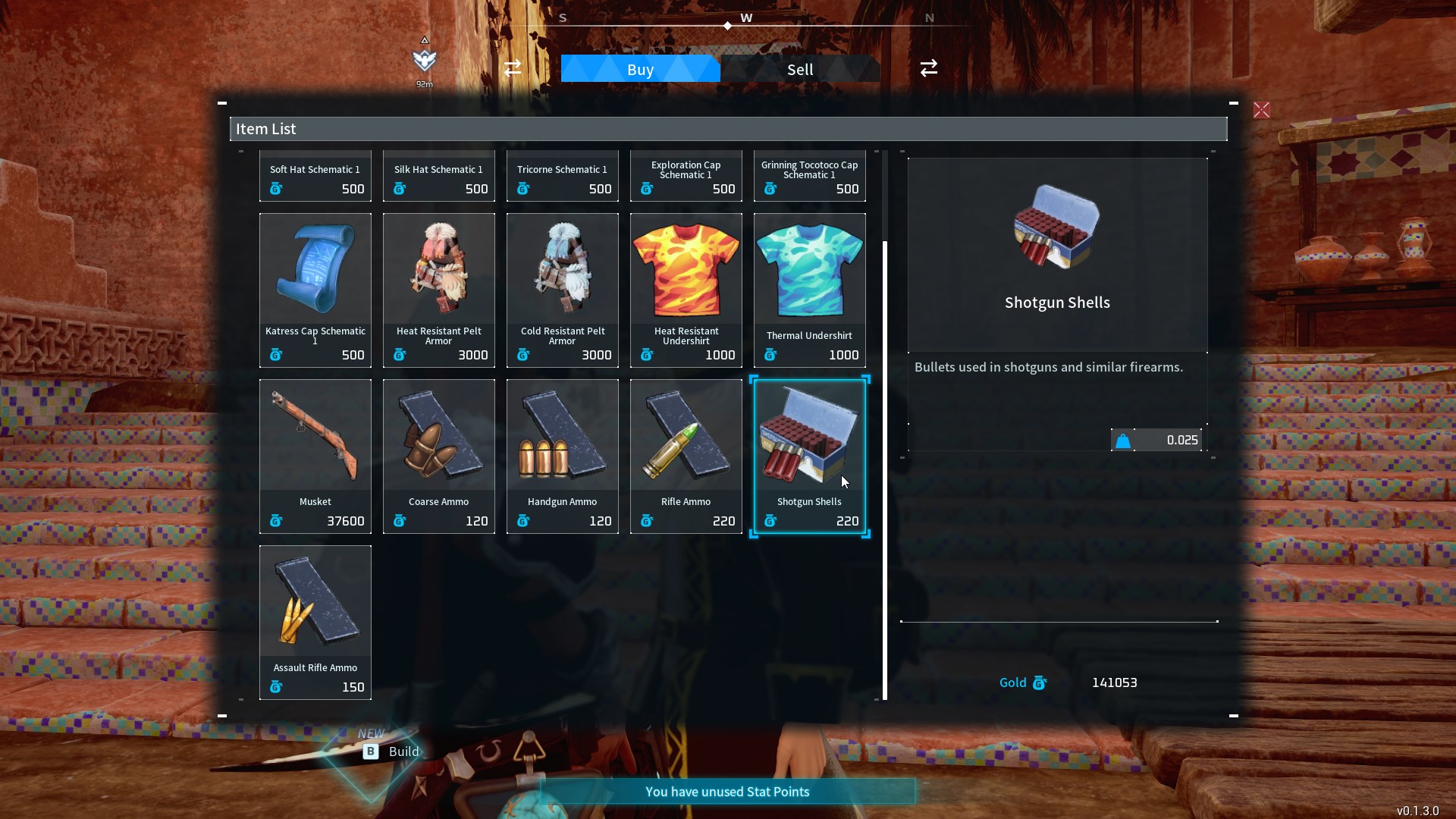Choose Assault Rifle Ammo
This screenshot has height=819, width=1456.
(315, 622)
